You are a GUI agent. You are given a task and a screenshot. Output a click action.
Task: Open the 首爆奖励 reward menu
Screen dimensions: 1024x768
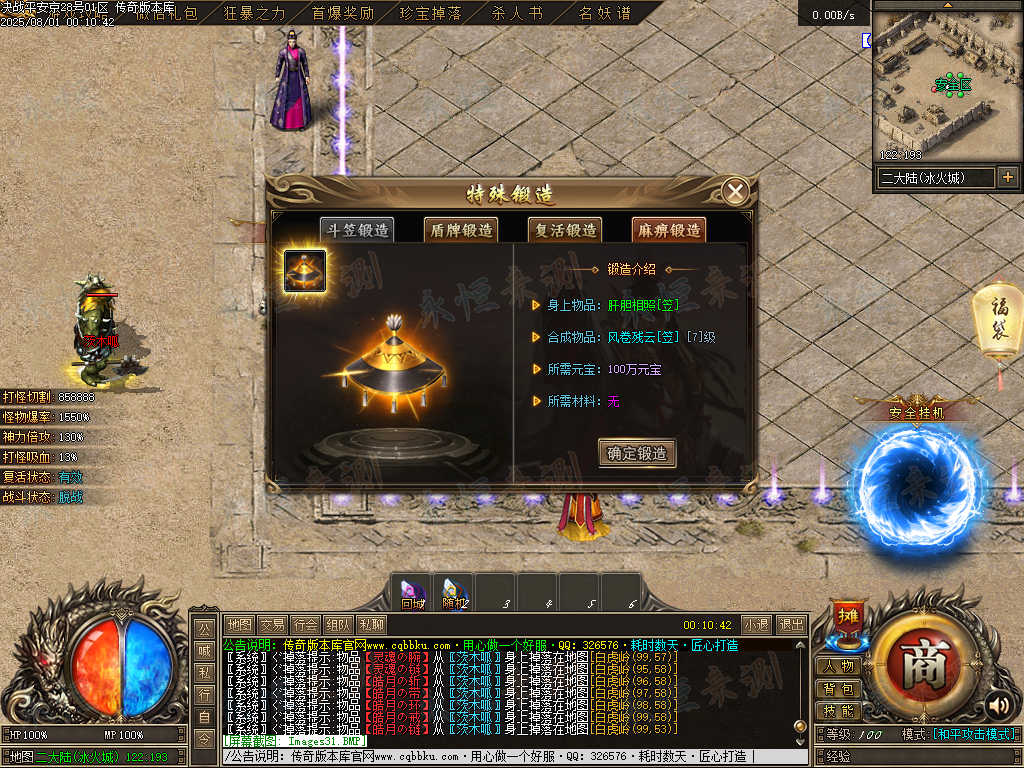pos(342,13)
